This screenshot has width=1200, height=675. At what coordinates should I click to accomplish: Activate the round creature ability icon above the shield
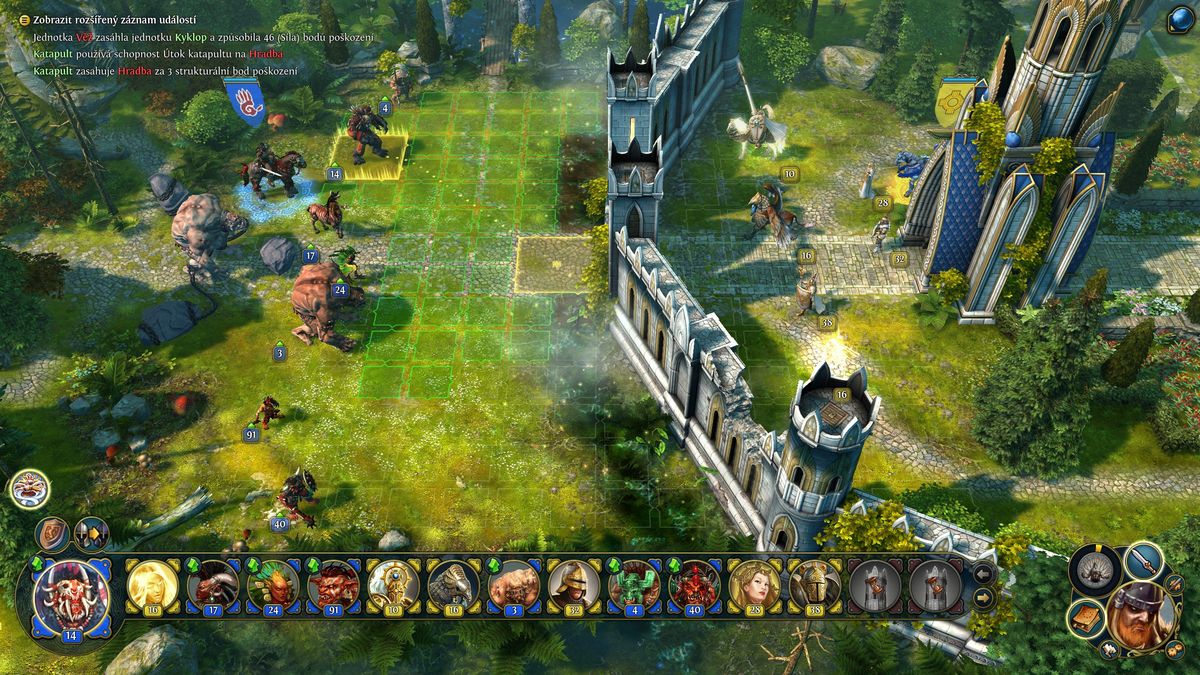pyautogui.click(x=29, y=489)
